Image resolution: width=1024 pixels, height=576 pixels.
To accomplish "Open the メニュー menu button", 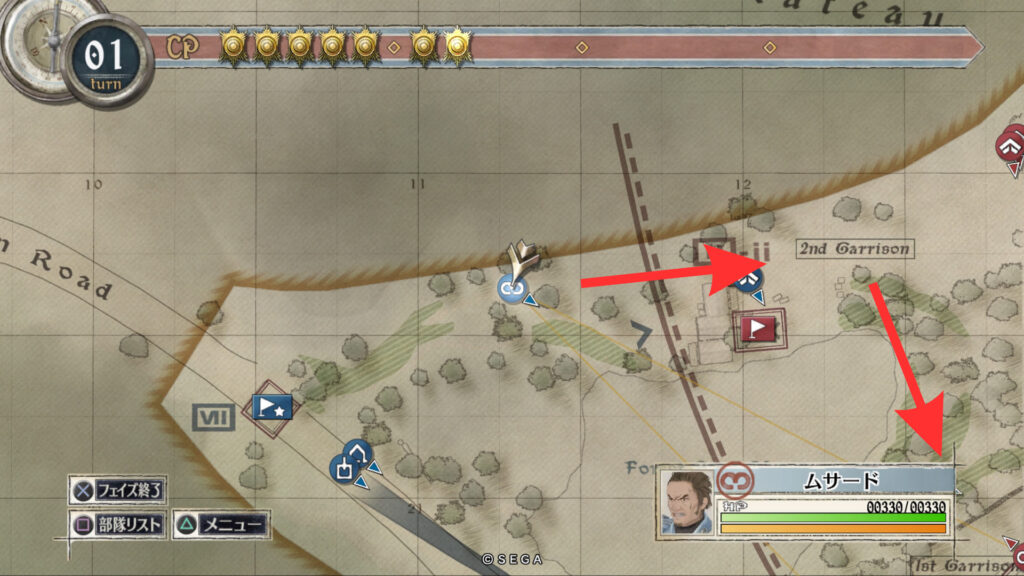I will tap(221, 524).
